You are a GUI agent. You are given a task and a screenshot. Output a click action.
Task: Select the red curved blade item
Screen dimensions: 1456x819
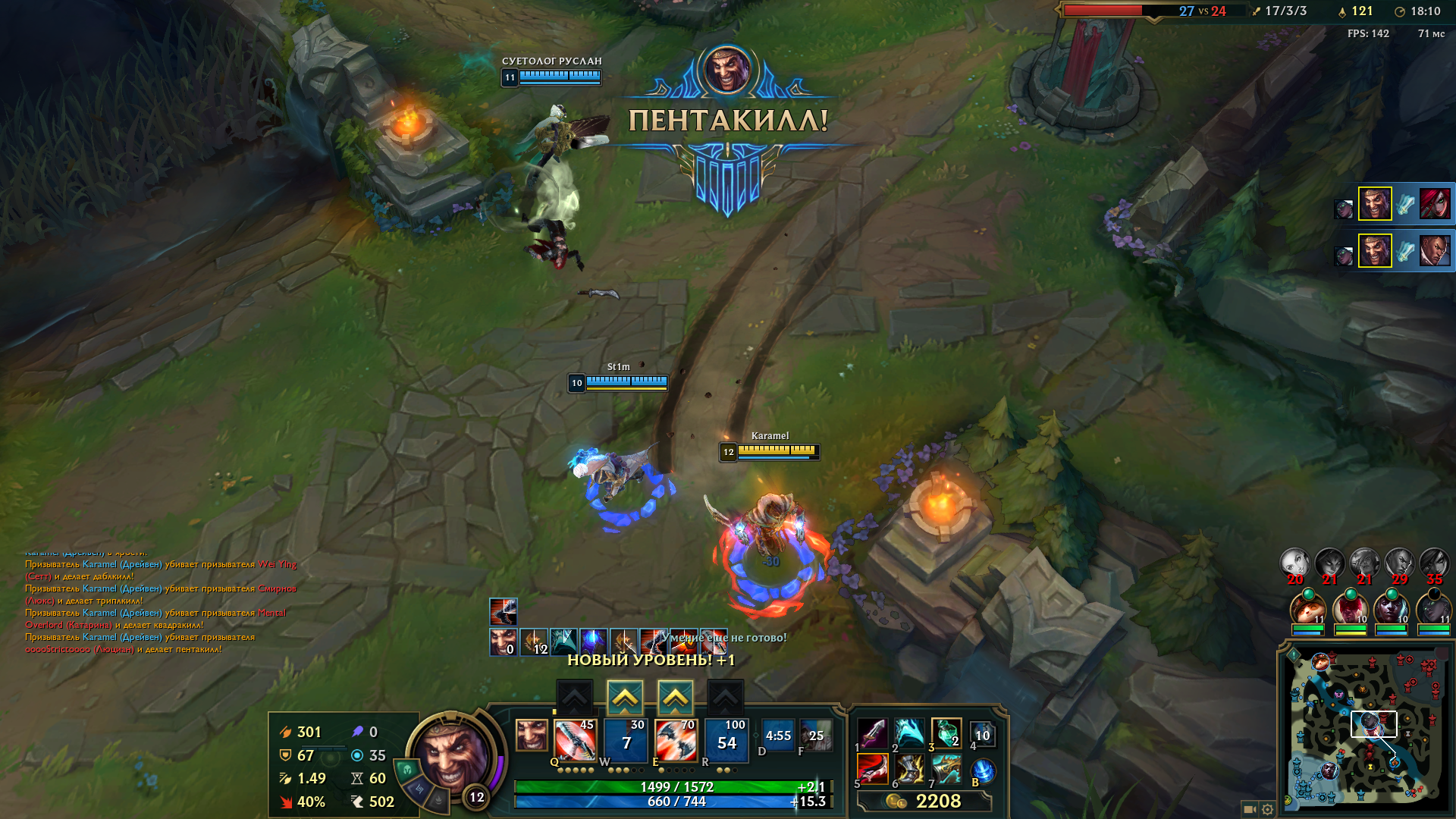(872, 770)
